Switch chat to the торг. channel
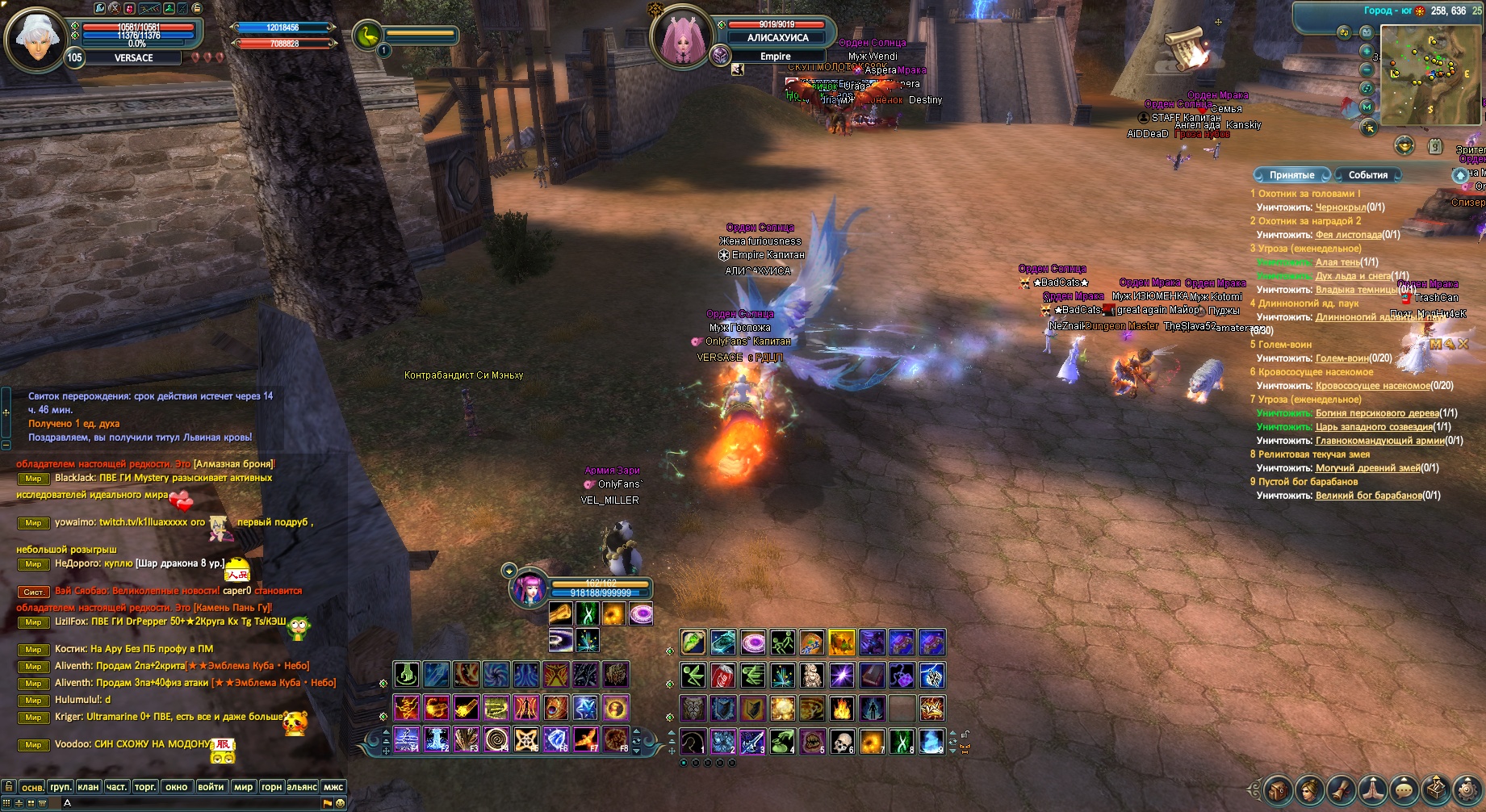This screenshot has height=812, width=1486. [x=145, y=787]
